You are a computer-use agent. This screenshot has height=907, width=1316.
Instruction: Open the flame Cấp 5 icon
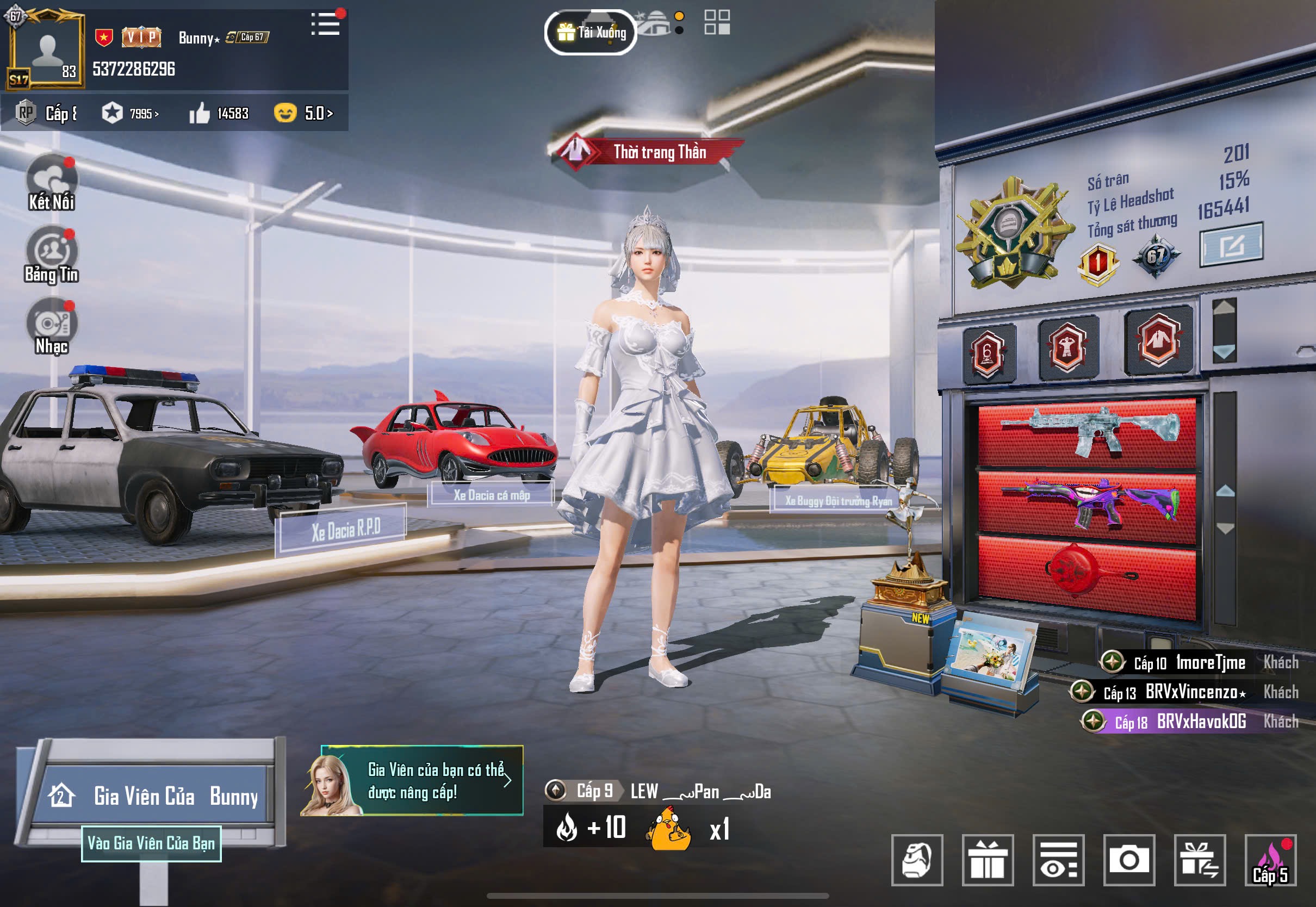pos(1270,860)
